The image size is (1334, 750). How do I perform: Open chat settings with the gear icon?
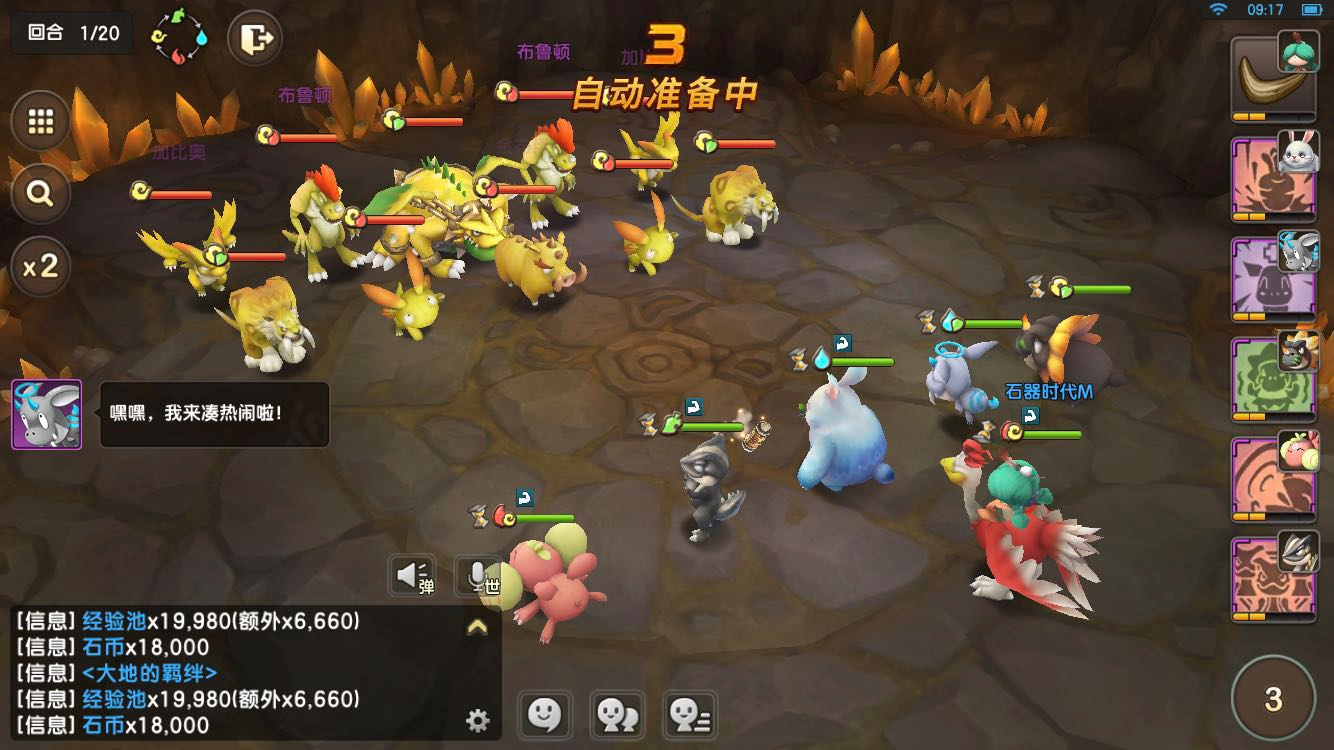(x=478, y=719)
